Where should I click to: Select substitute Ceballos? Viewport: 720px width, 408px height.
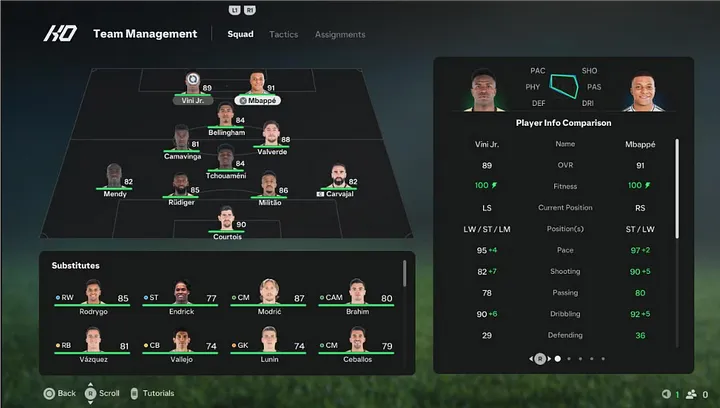click(x=355, y=345)
